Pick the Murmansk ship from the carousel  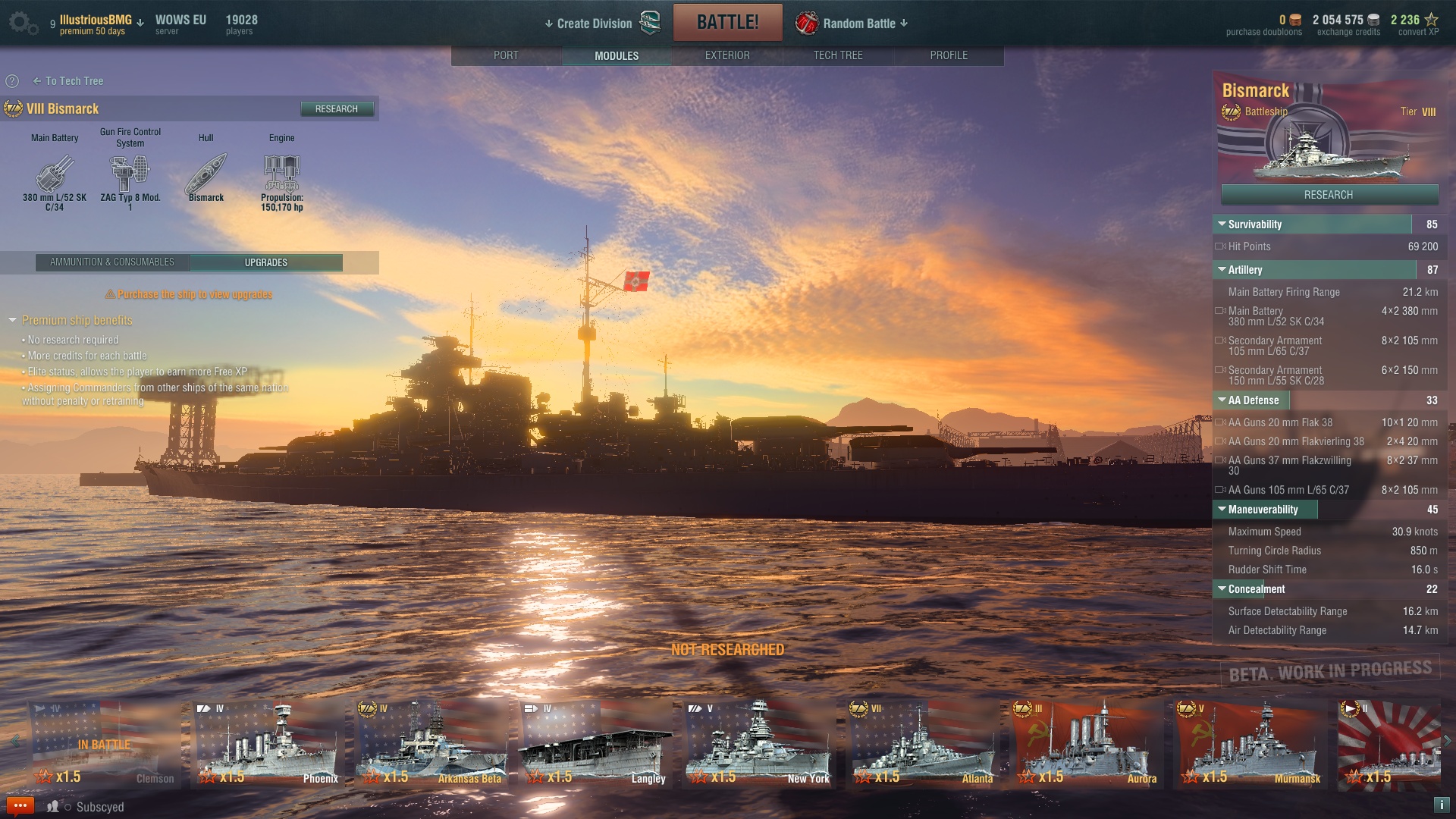point(1251,743)
